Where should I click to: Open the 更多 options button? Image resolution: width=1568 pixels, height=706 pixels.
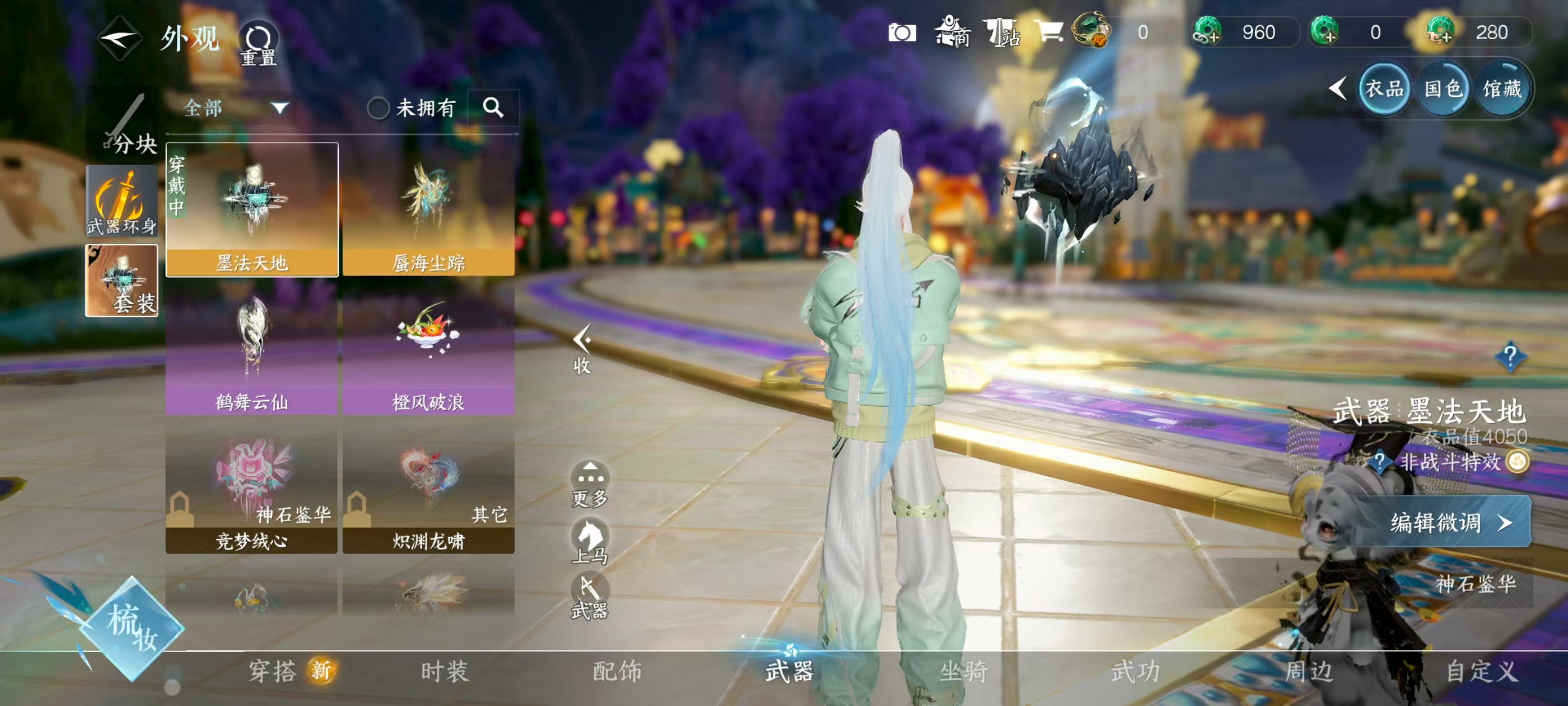[x=589, y=484]
